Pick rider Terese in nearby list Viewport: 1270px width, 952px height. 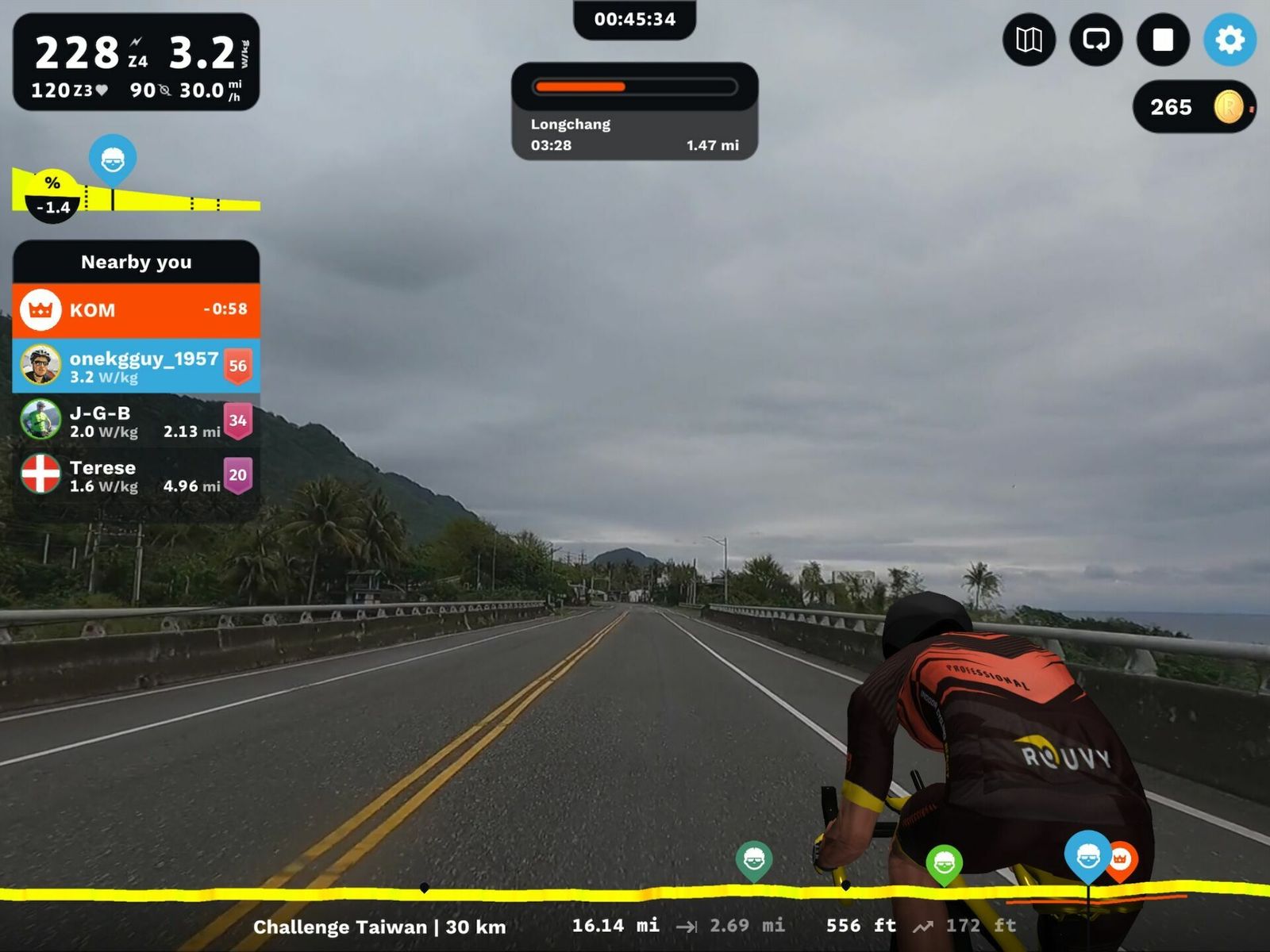136,475
